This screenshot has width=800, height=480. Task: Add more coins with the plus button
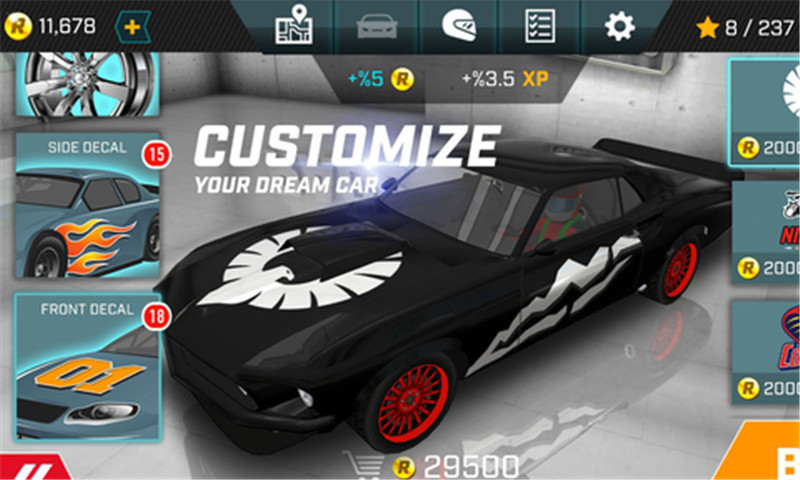pos(133,25)
